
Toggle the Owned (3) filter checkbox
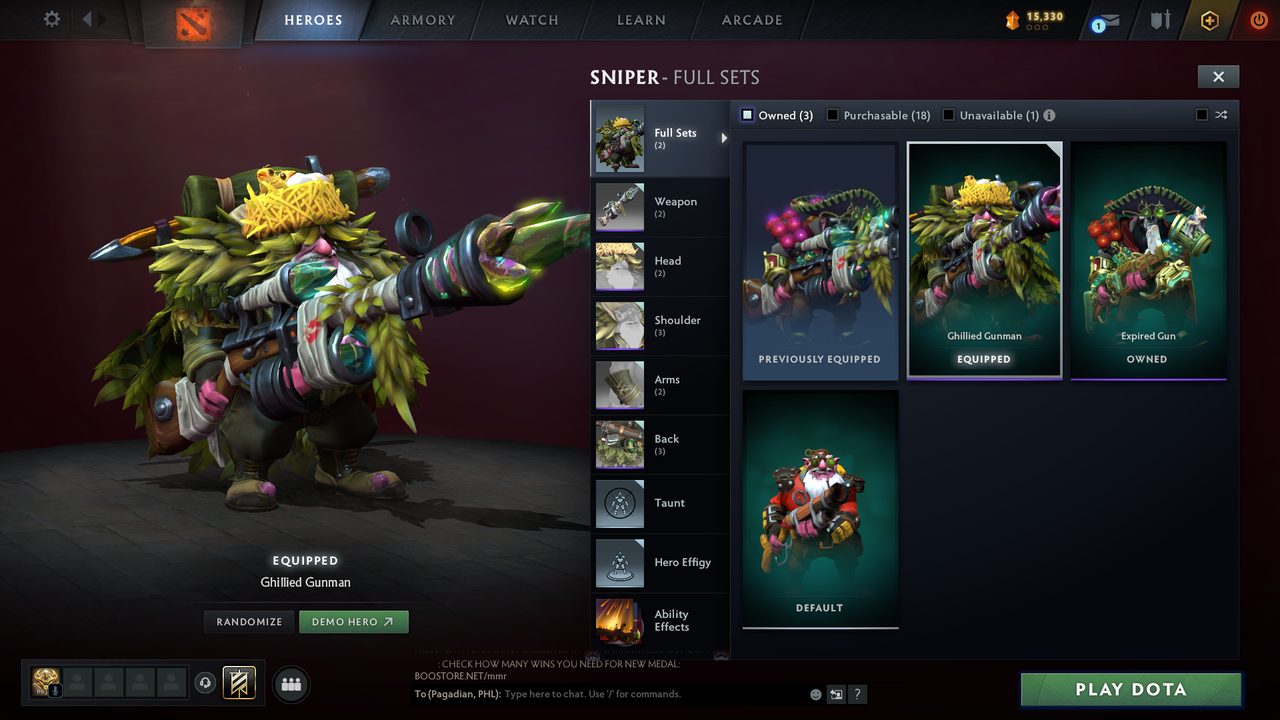(x=746, y=115)
